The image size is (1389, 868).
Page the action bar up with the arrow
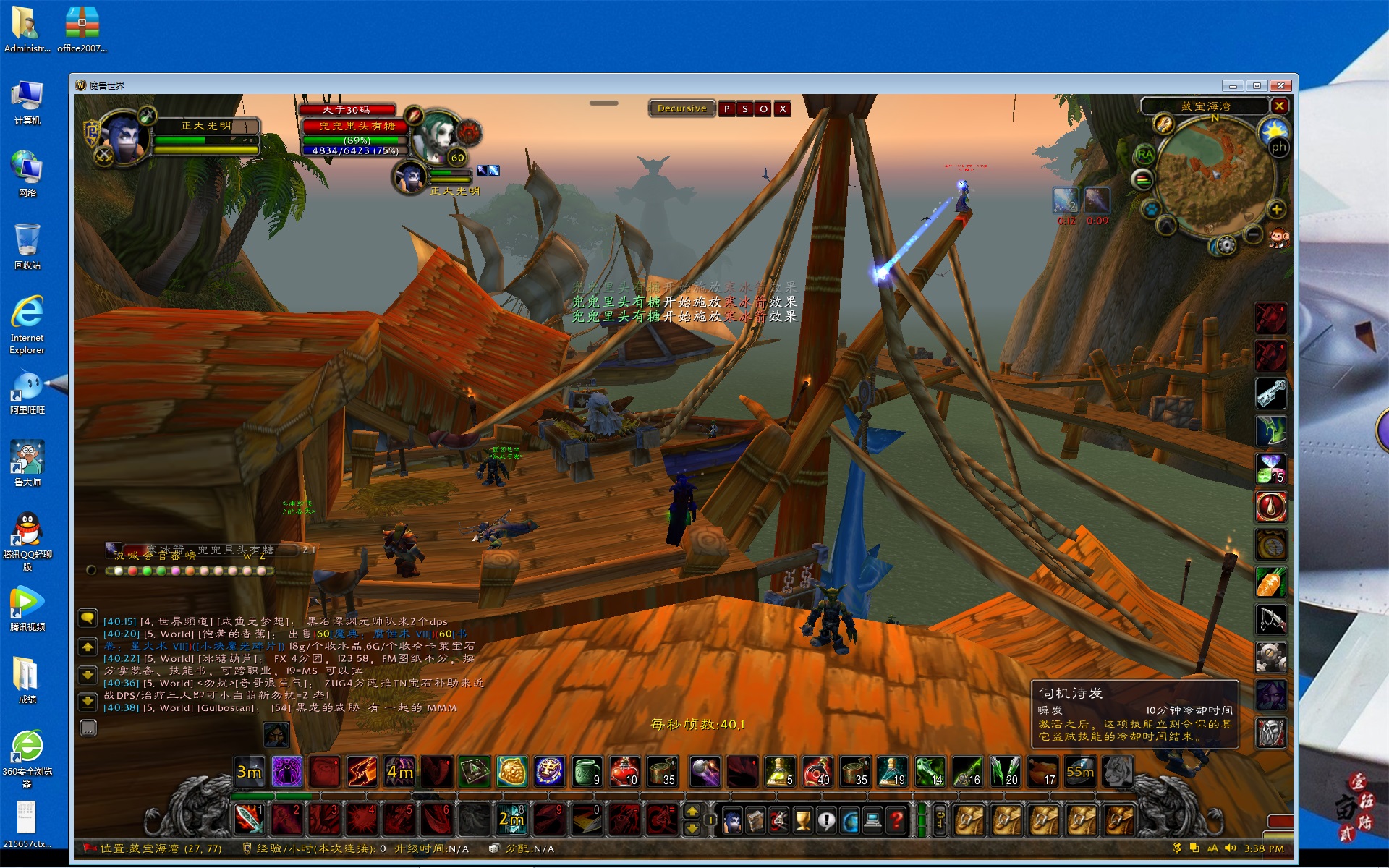[x=692, y=811]
